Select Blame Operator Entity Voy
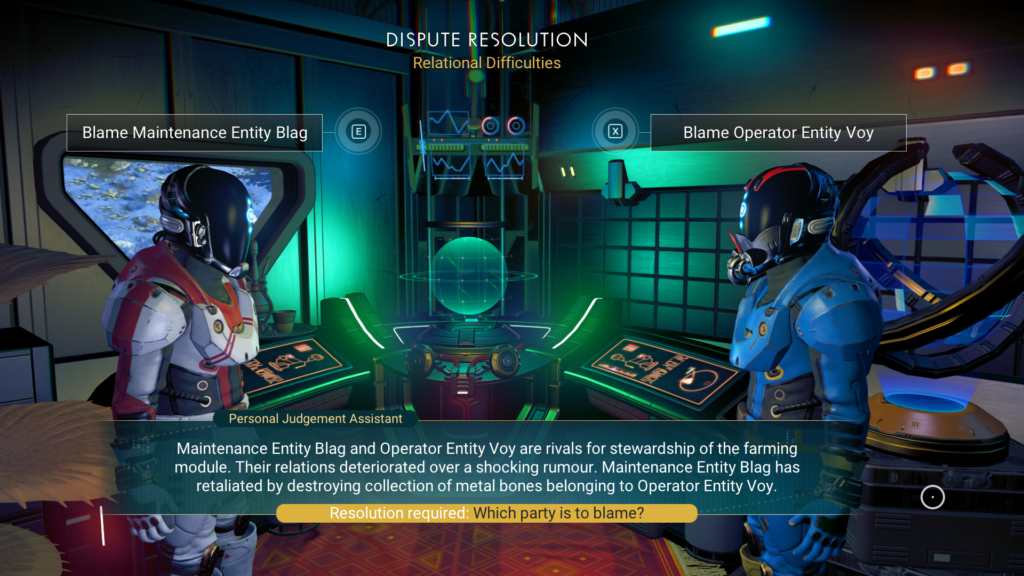The image size is (1024, 576). 777,132
